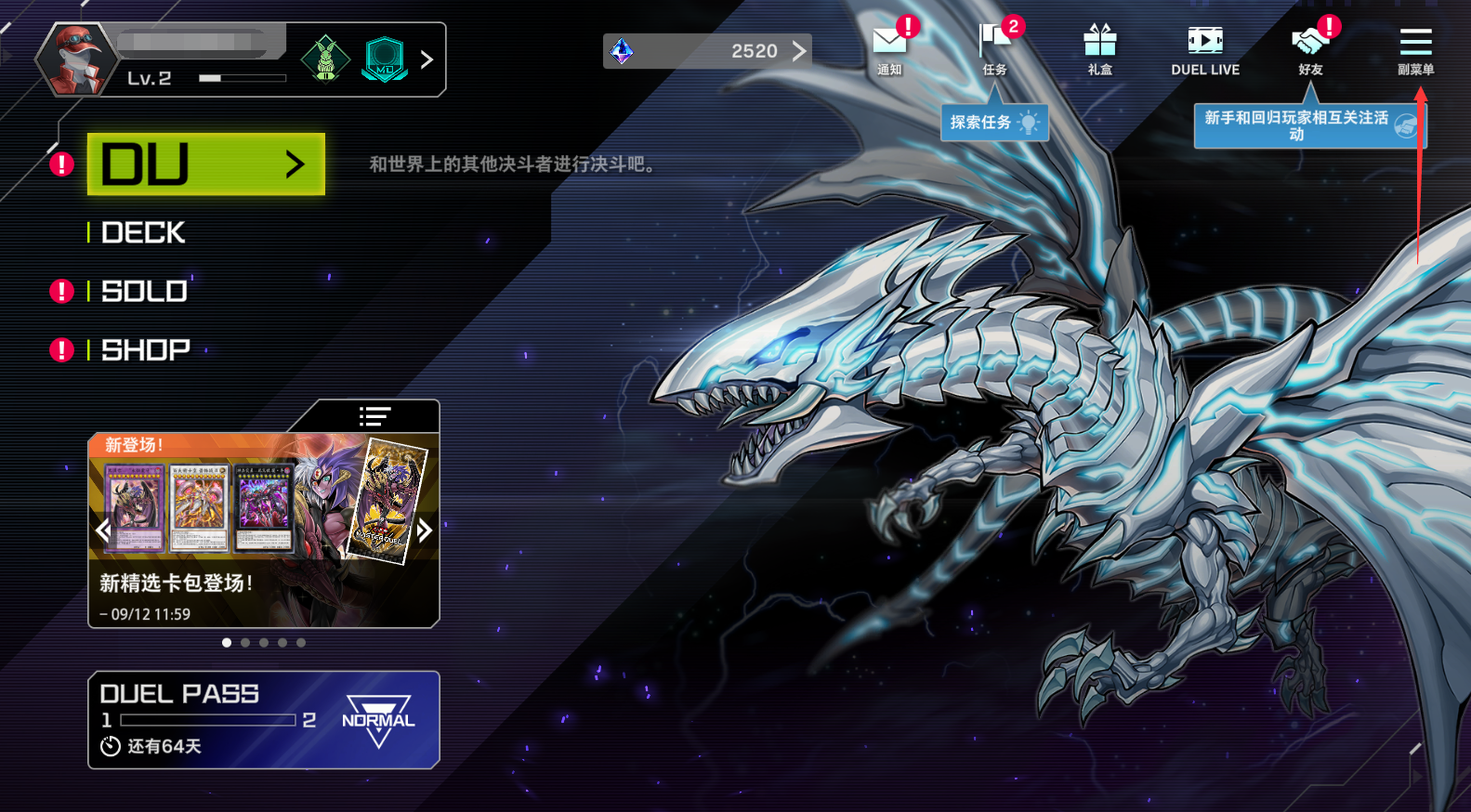
Task: Open the 副菜单 submenu hamburger
Action: (1415, 49)
